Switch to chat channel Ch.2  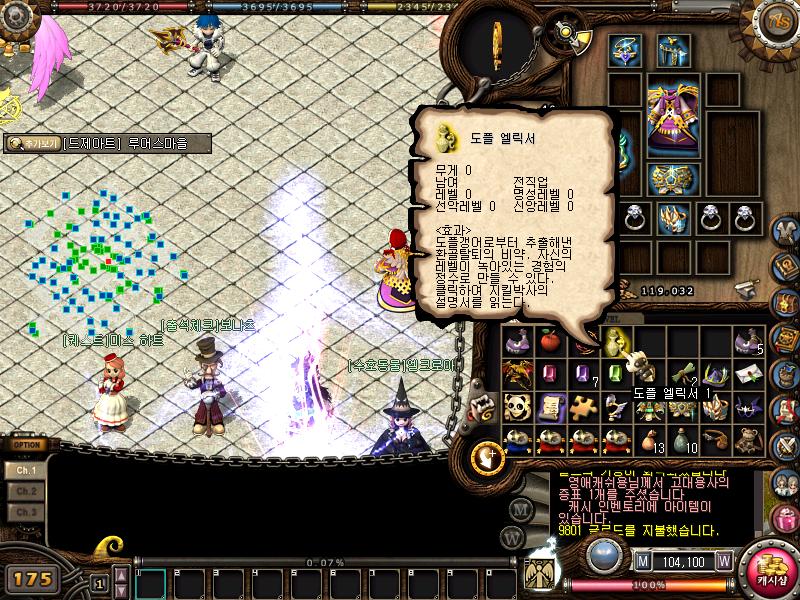click(x=27, y=491)
